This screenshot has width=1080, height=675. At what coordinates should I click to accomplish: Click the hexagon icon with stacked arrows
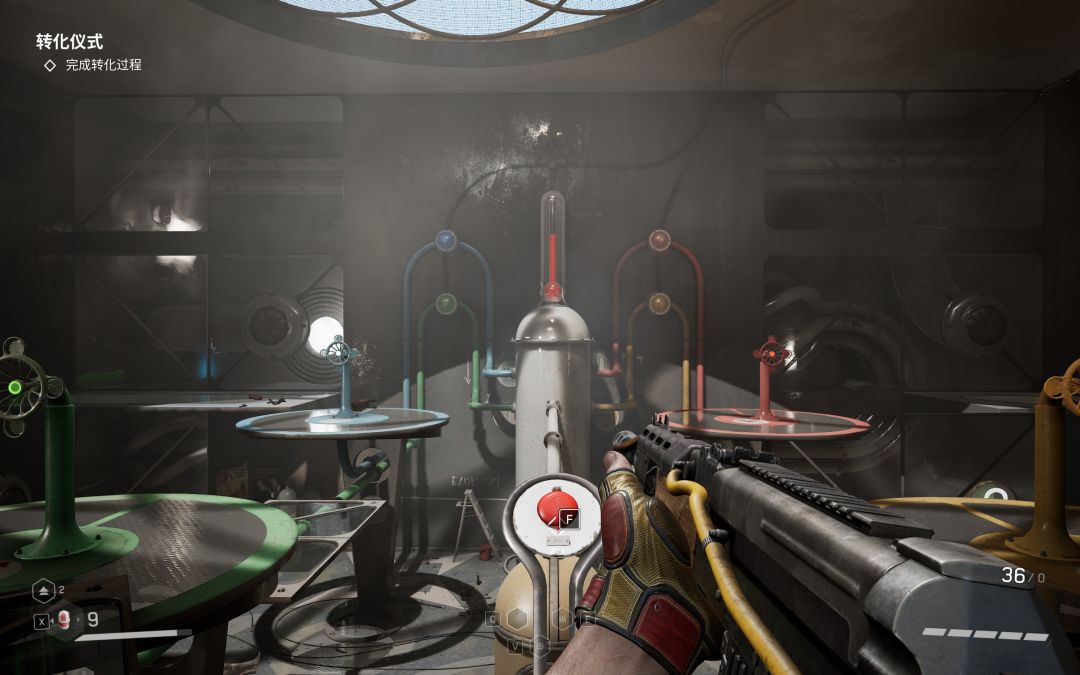43,591
